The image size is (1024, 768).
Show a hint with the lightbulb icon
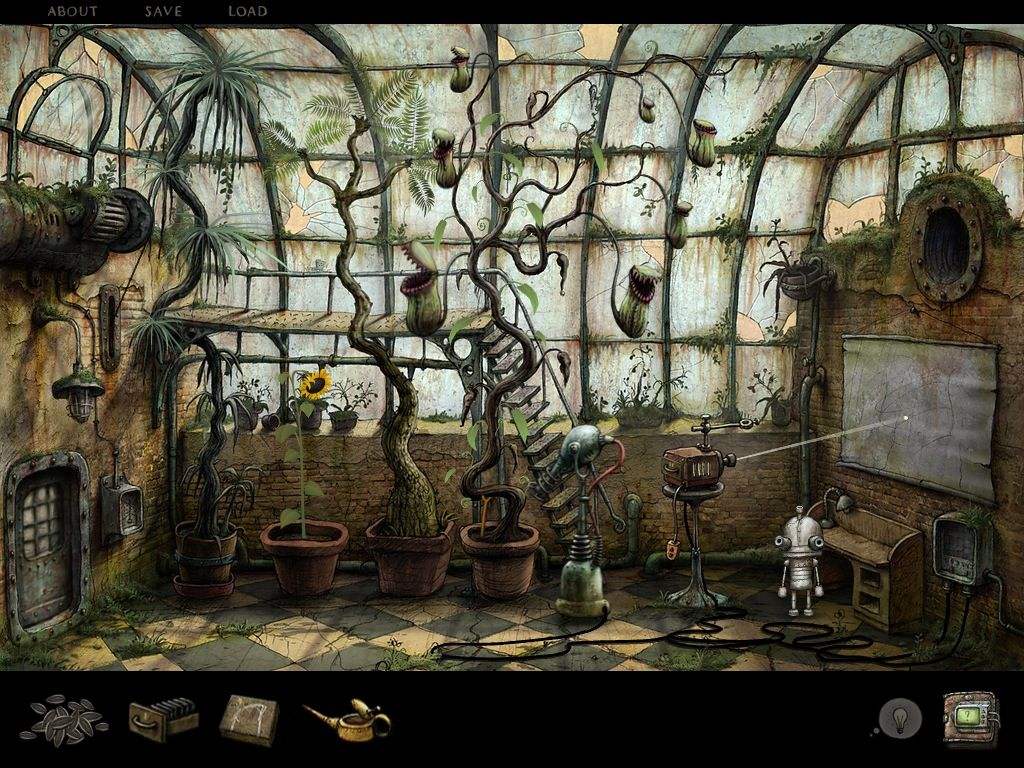899,718
